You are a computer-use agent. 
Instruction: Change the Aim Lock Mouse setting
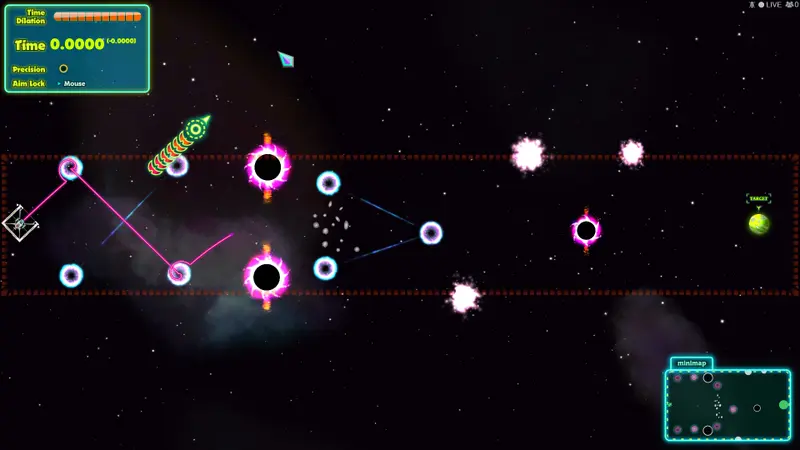[73, 84]
